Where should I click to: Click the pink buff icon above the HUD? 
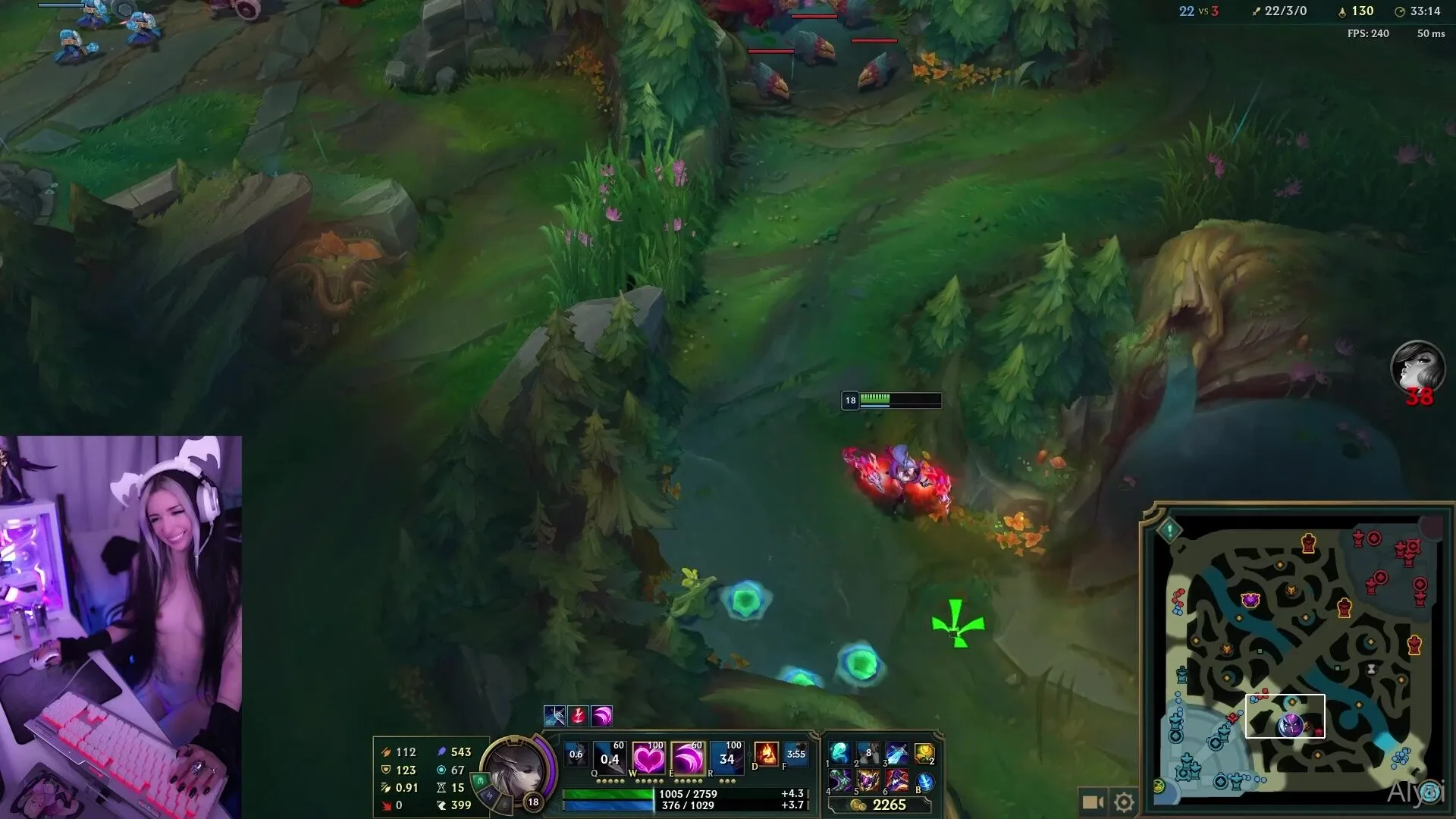tap(600, 716)
